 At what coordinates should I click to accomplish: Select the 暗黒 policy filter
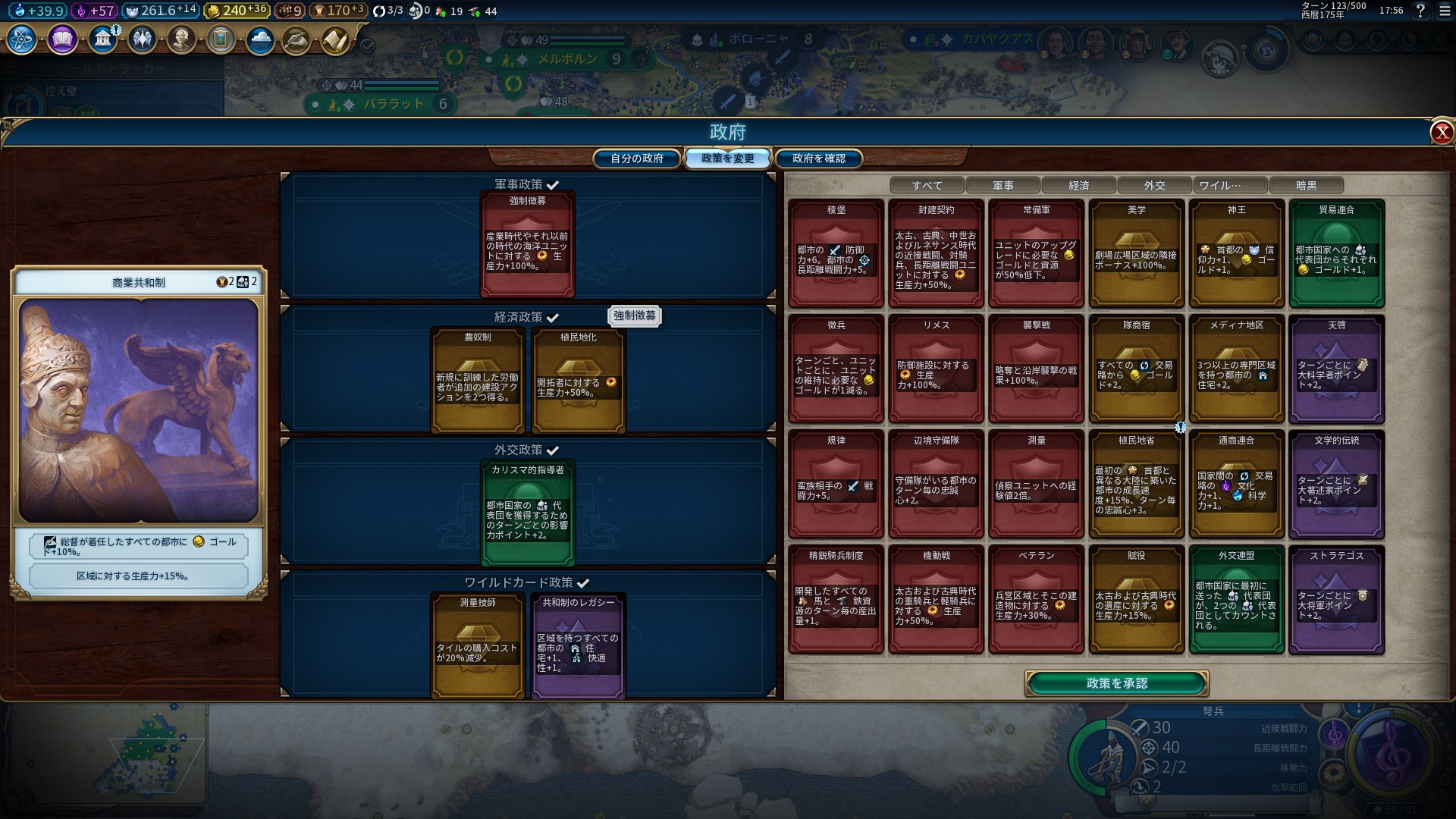1306,186
